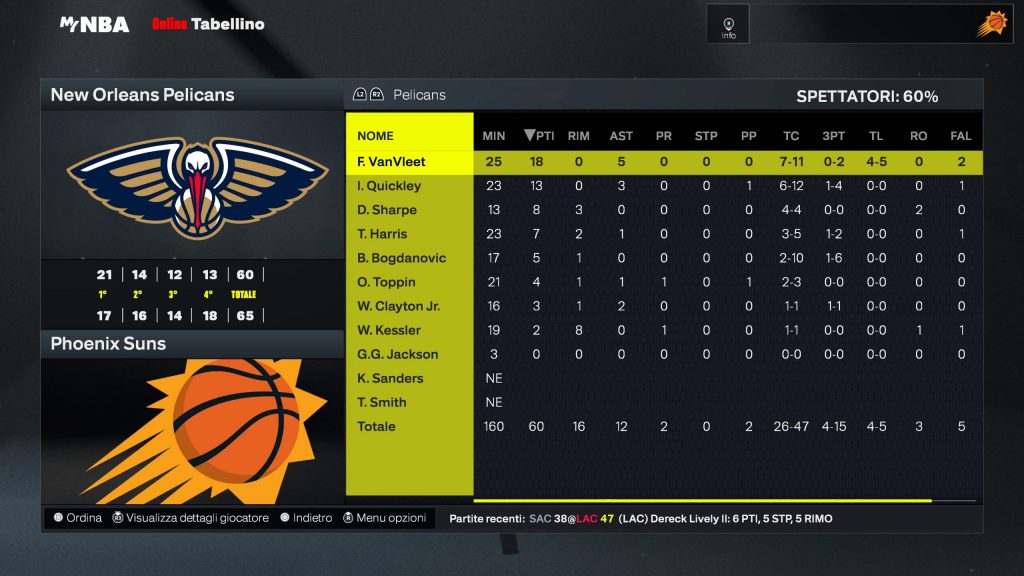The image size is (1024, 576).
Task: Sort the box score by RIM
Action: (578, 136)
